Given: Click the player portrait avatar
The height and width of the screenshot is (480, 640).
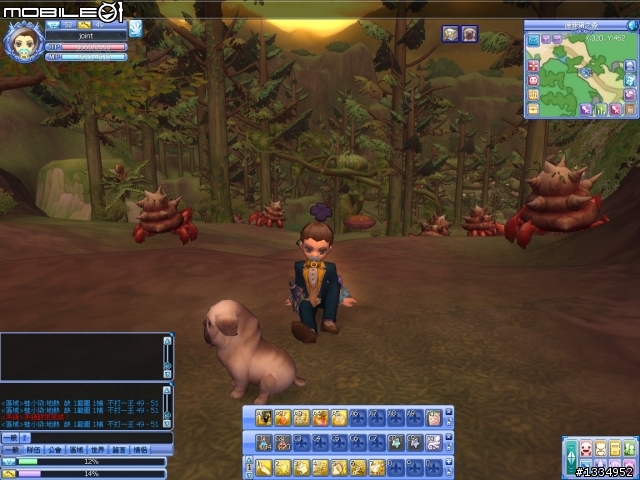Looking at the screenshot, I should click(23, 43).
